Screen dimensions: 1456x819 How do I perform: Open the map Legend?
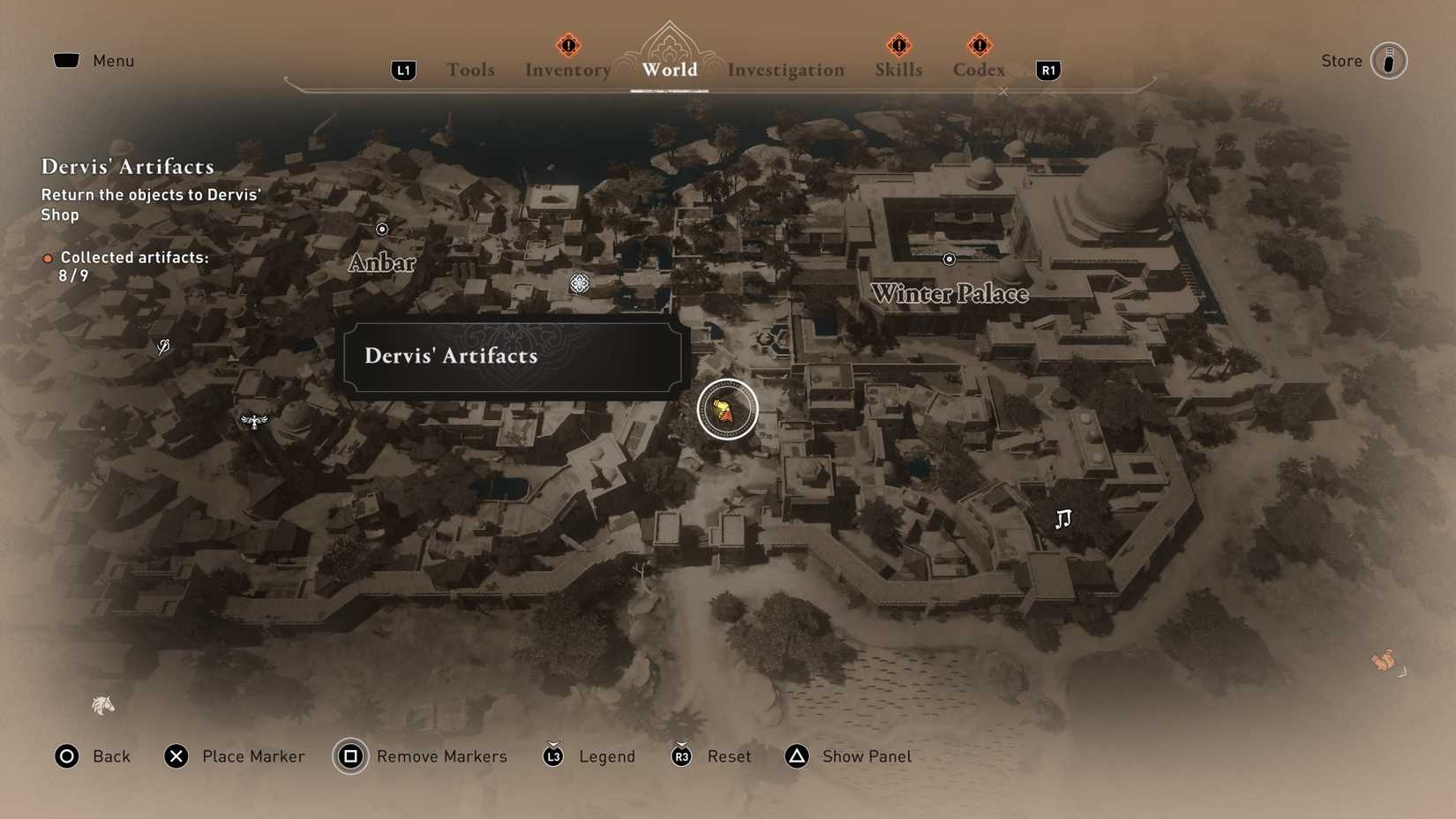[589, 756]
